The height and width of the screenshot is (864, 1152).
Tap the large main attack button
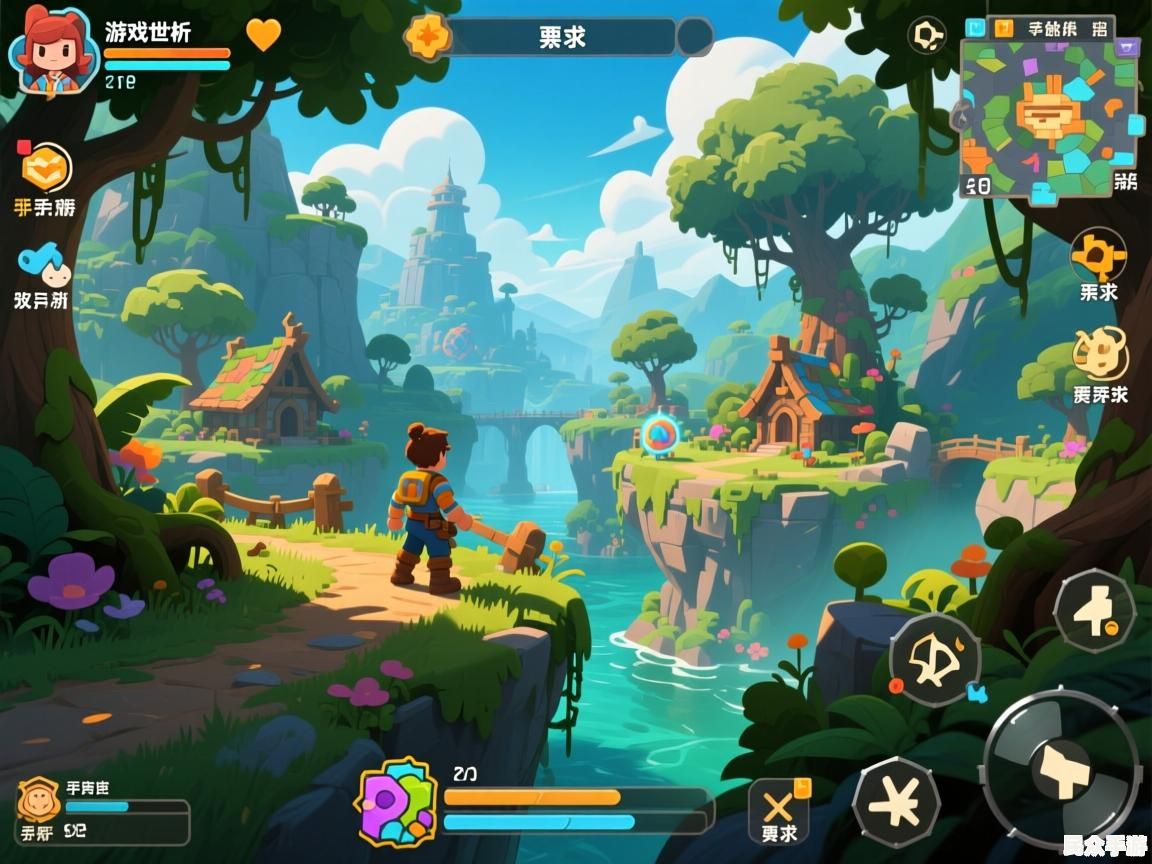click(1062, 768)
